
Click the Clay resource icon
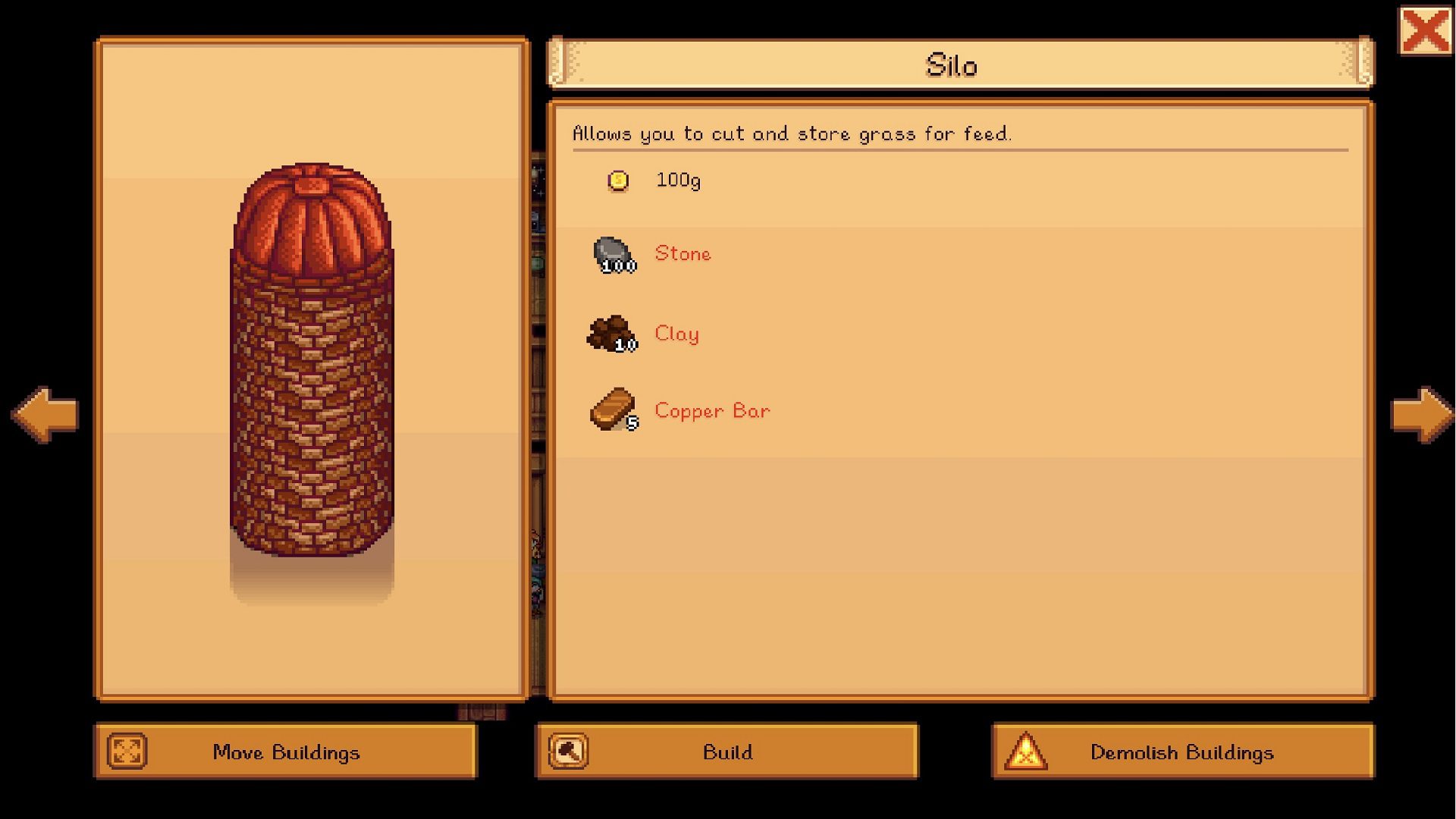611,332
